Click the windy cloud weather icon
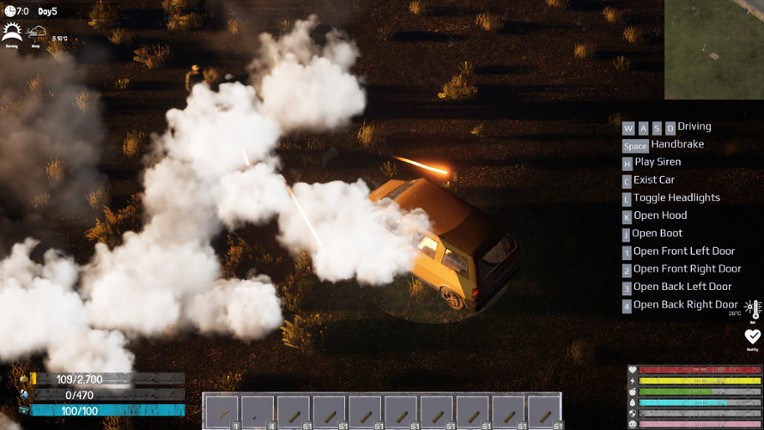The width and height of the screenshot is (764, 430). coord(36,32)
